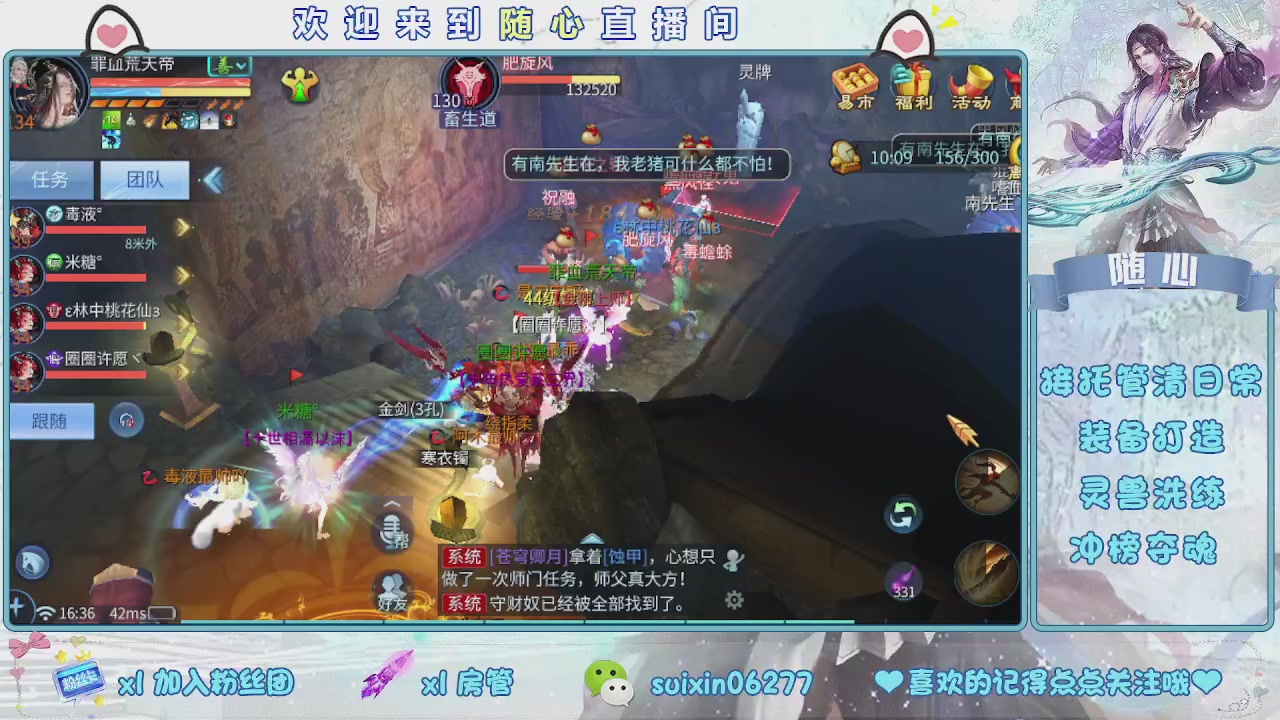Switch to the 团队 tab

point(143,180)
